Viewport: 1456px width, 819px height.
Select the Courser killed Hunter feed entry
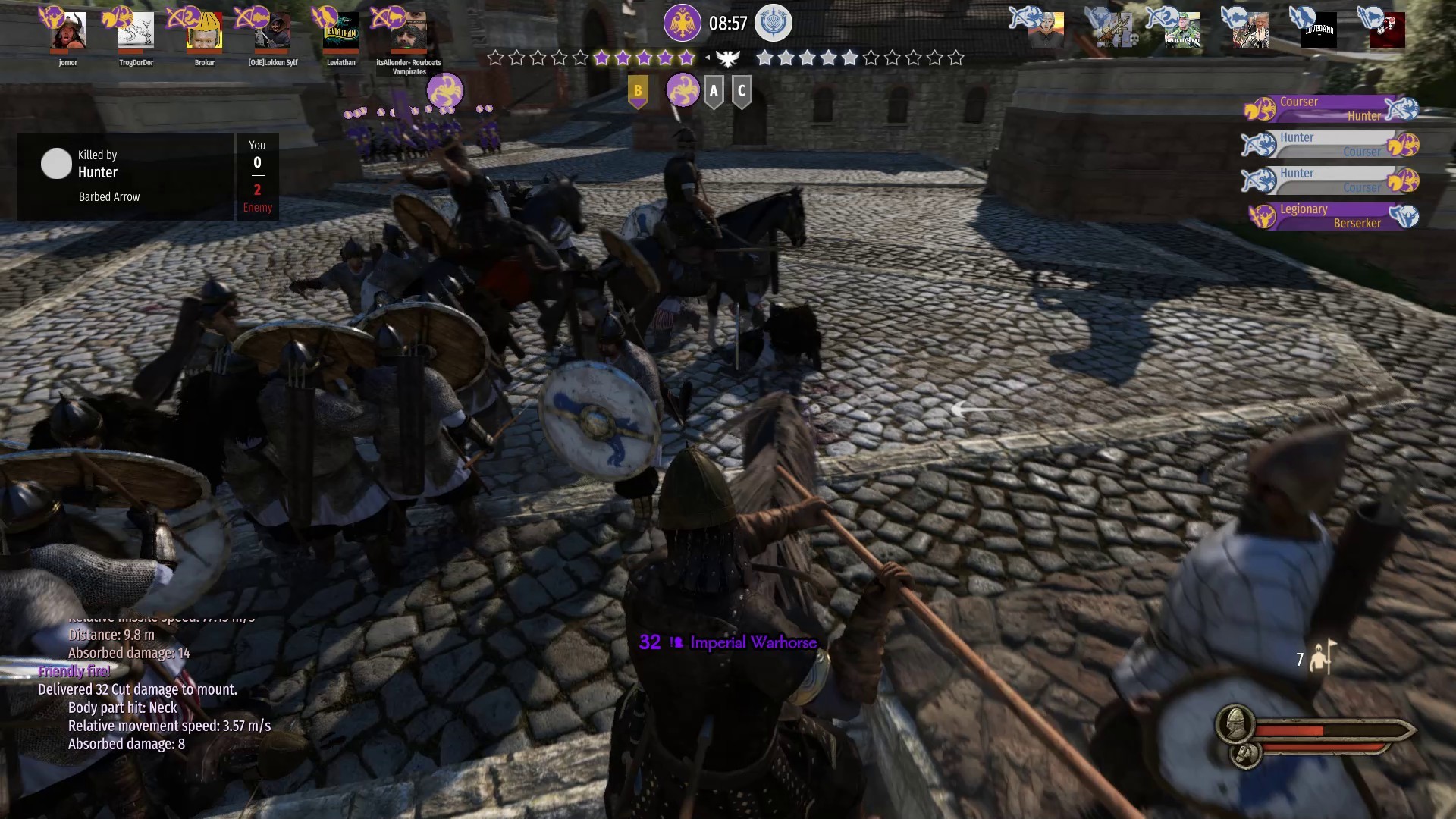1331,108
